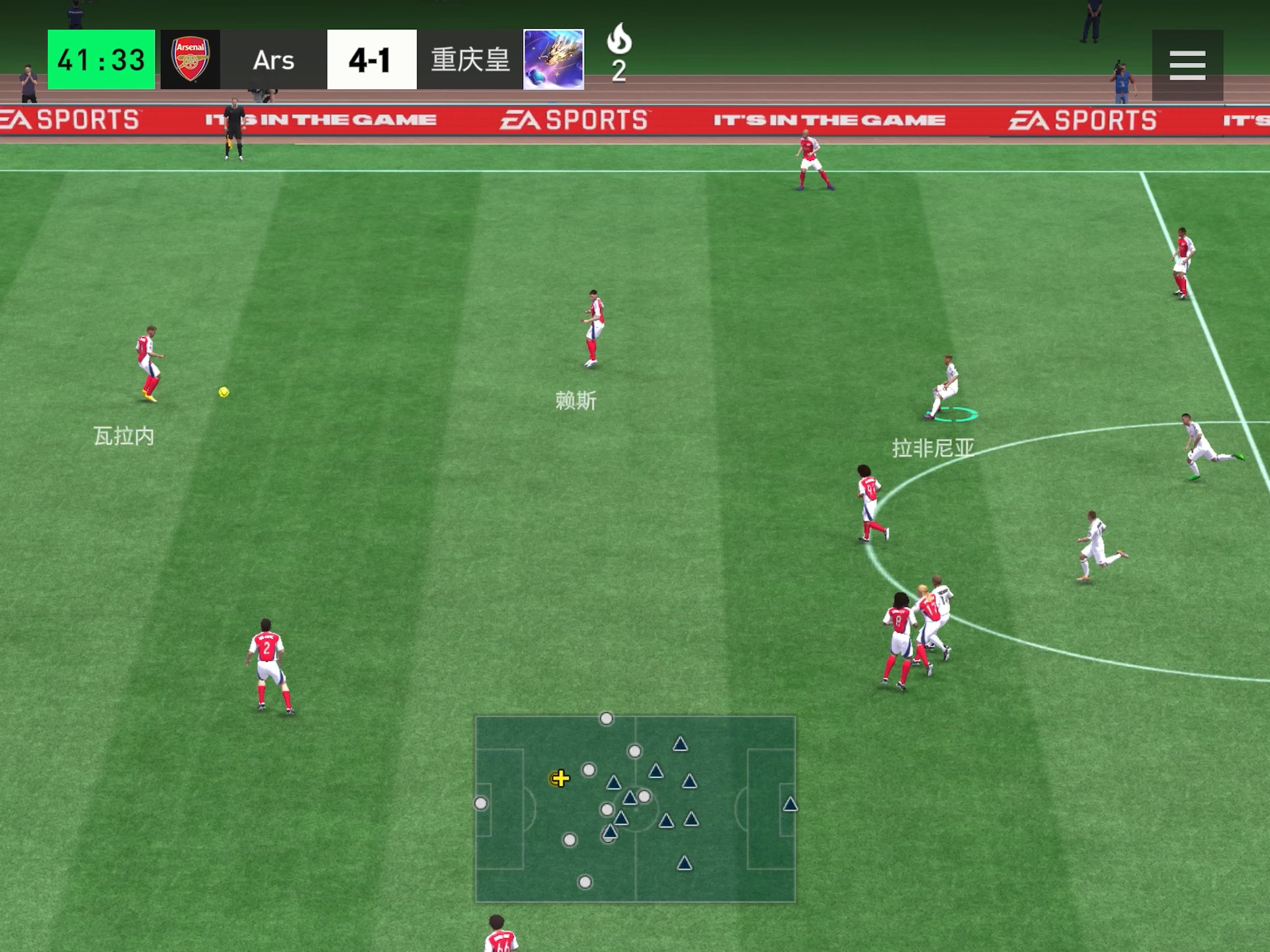This screenshot has height=952, width=1270.
Task: Click the pitch radar minimap
Action: click(635, 809)
